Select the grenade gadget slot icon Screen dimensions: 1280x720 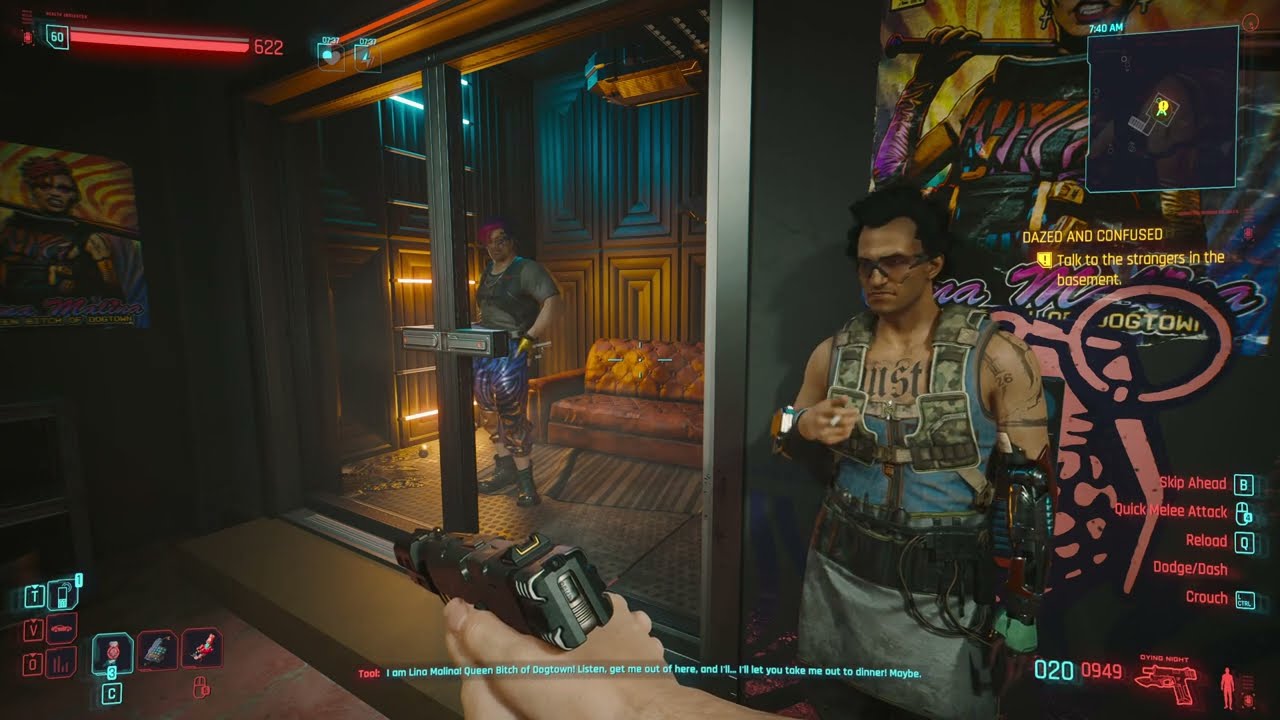pos(156,650)
